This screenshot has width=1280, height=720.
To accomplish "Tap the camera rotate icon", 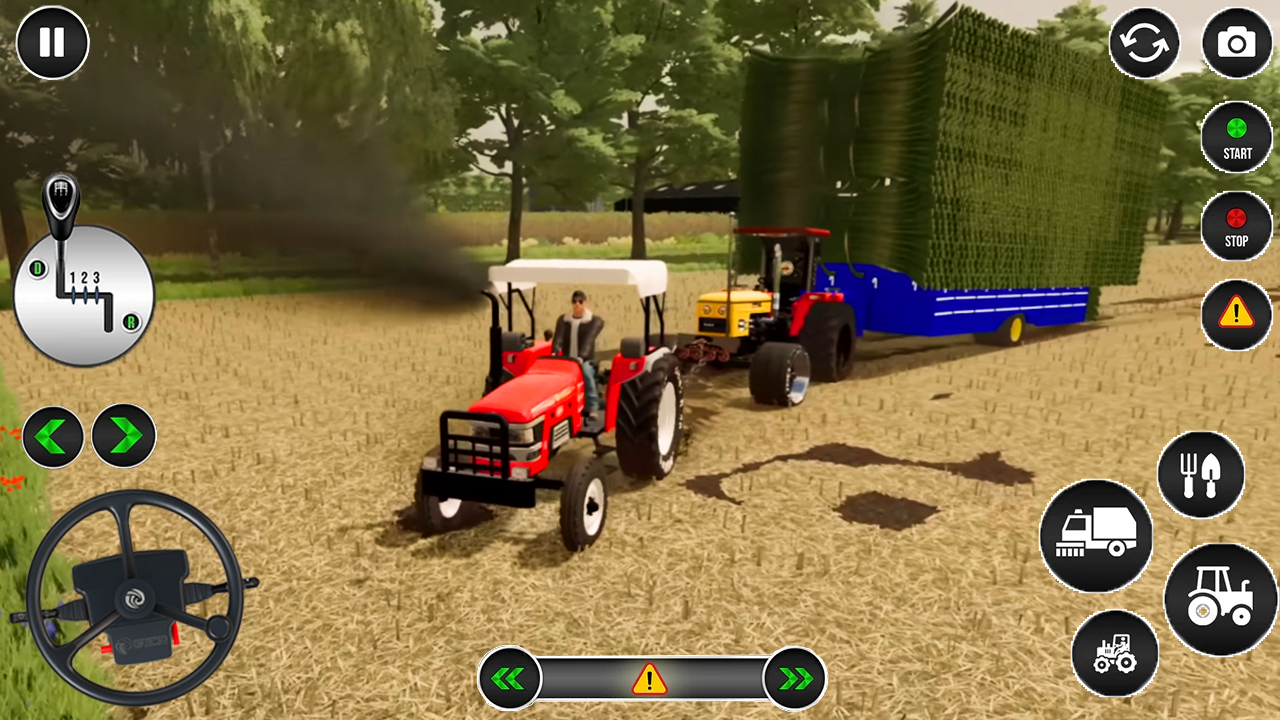I will click(x=1145, y=44).
